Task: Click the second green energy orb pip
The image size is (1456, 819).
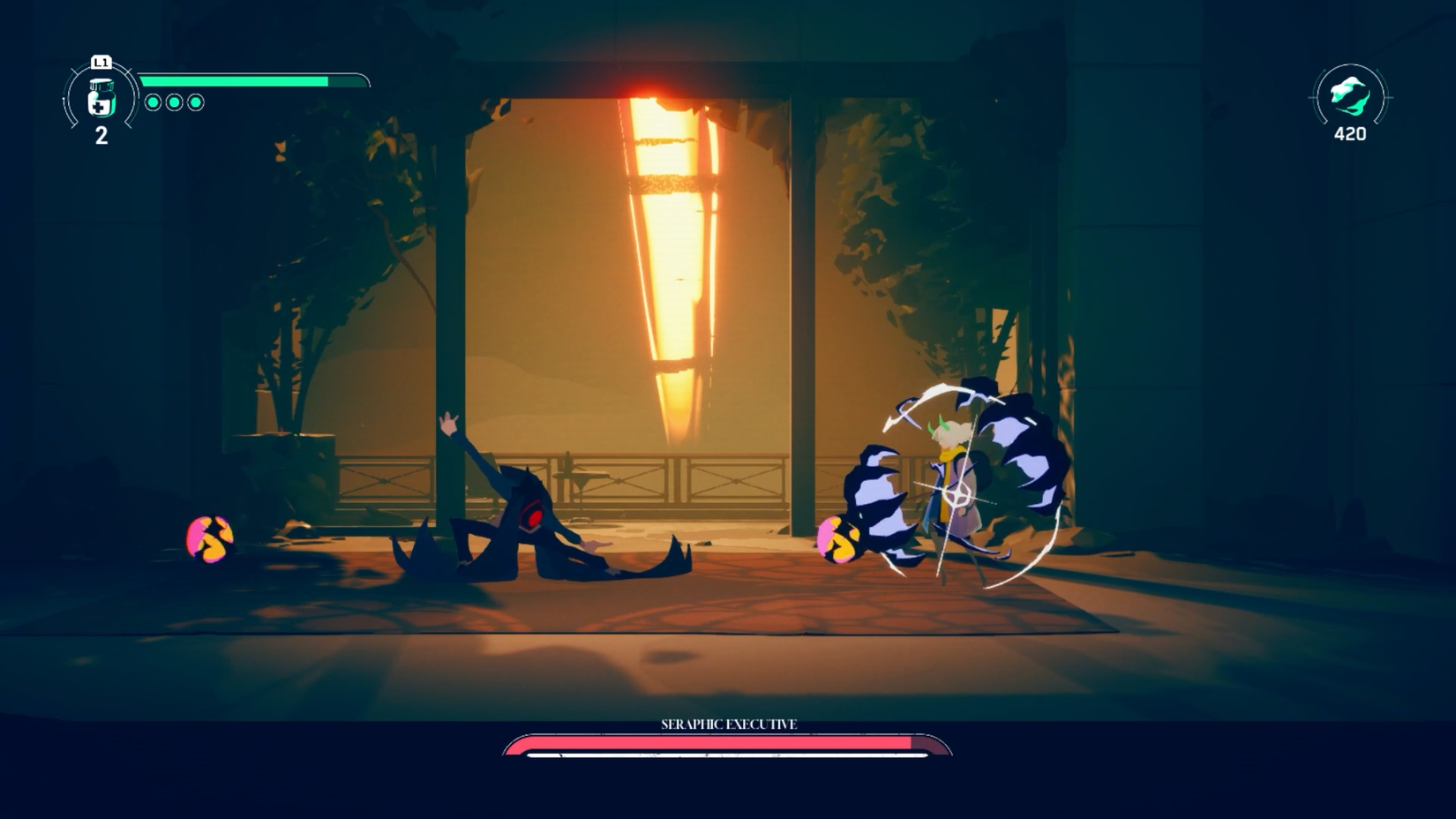Action: pyautogui.click(x=176, y=101)
